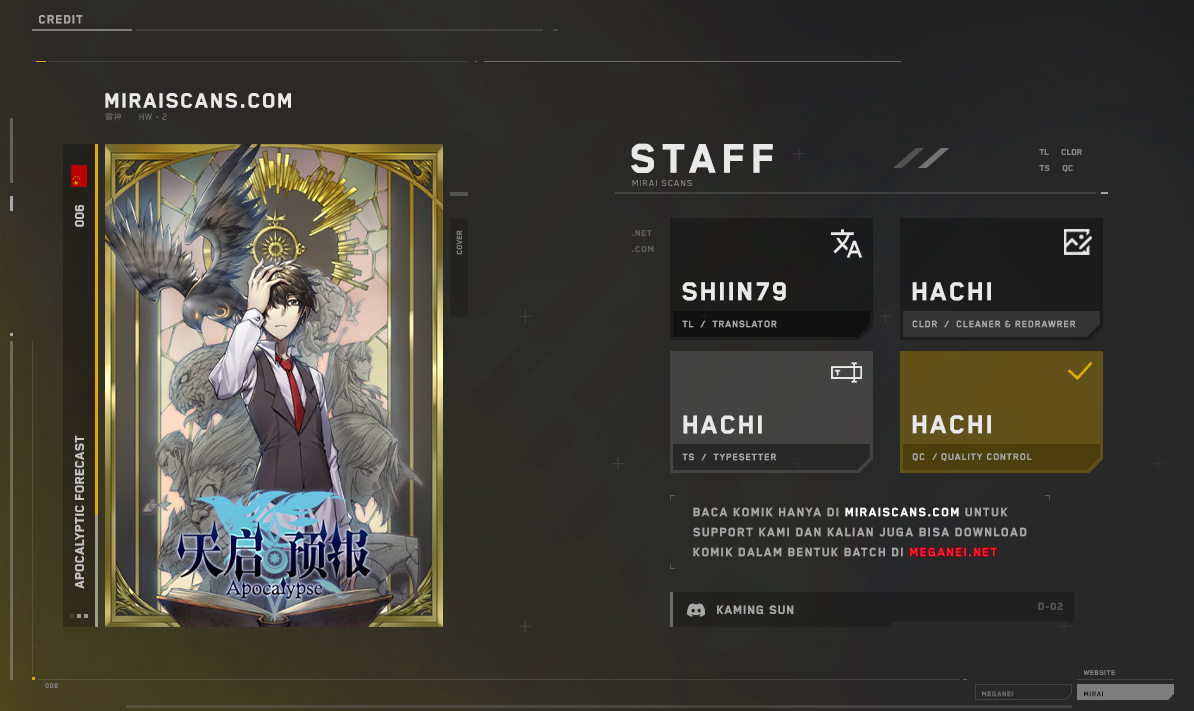Select the SHIIN79 translator card
Screen dimensions: 1194x711
(x=770, y=278)
